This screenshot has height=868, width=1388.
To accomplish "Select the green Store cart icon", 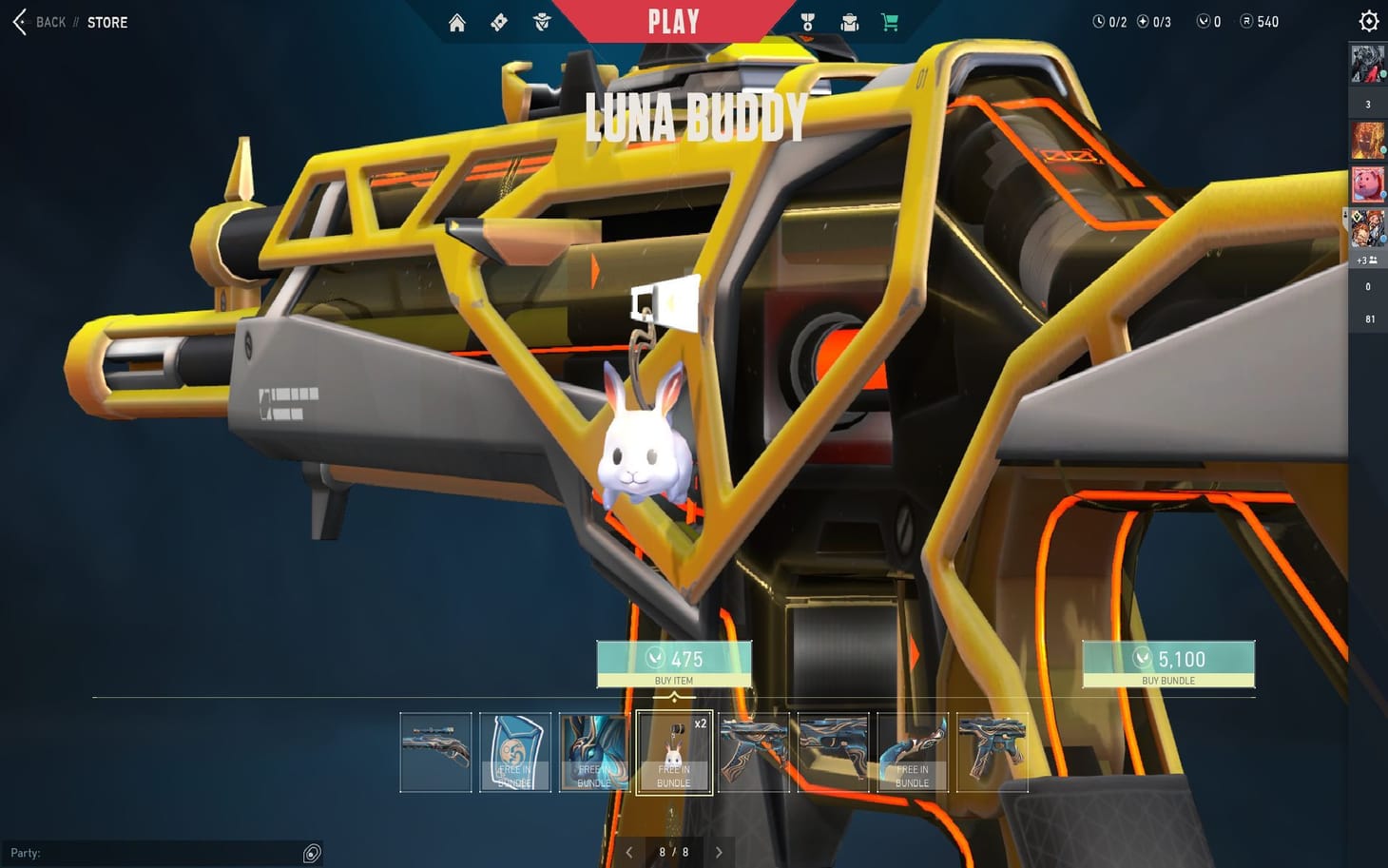I will pos(889,22).
